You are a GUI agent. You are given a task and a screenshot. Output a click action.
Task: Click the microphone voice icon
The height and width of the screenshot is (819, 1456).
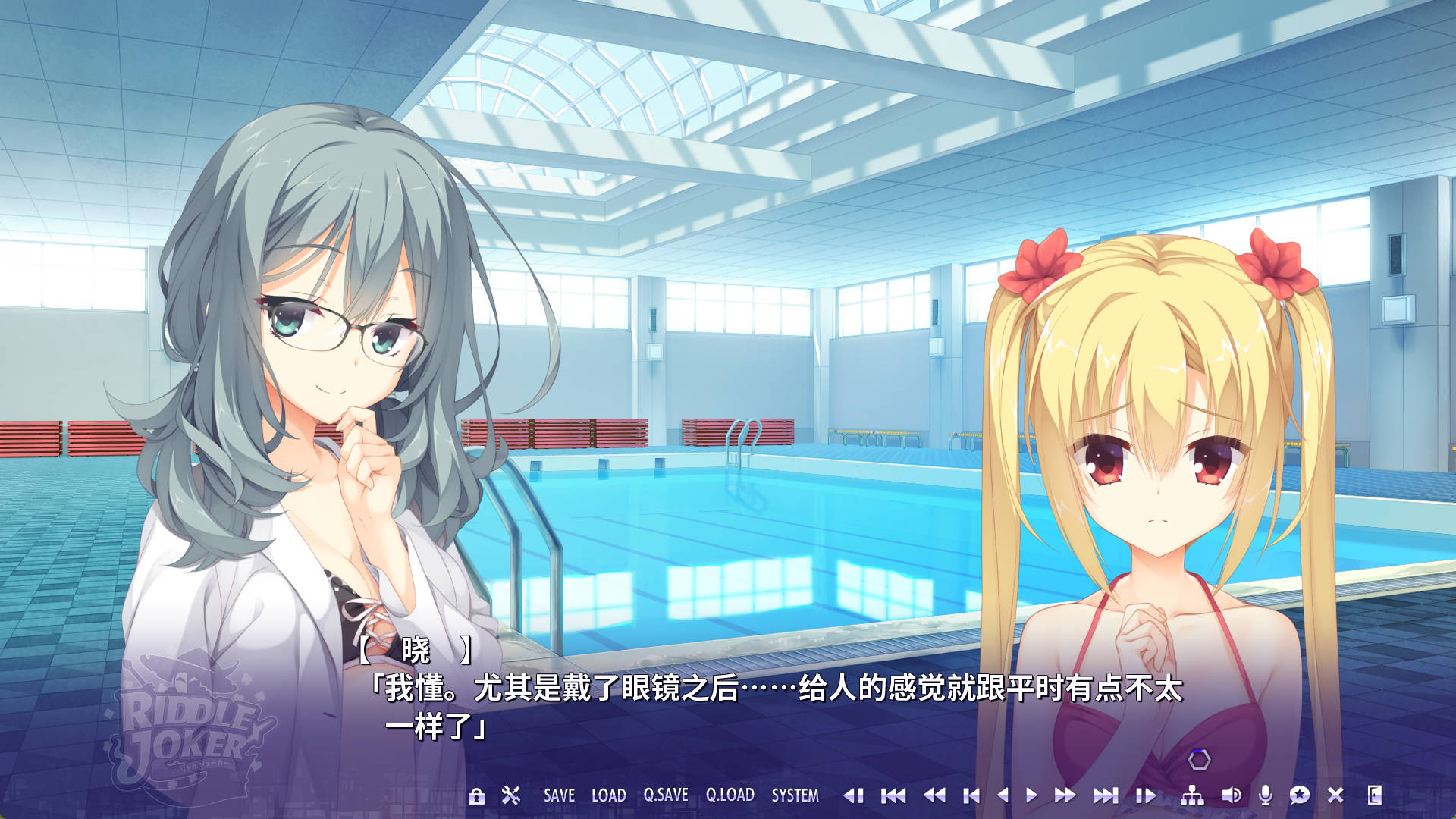pyautogui.click(x=1265, y=795)
